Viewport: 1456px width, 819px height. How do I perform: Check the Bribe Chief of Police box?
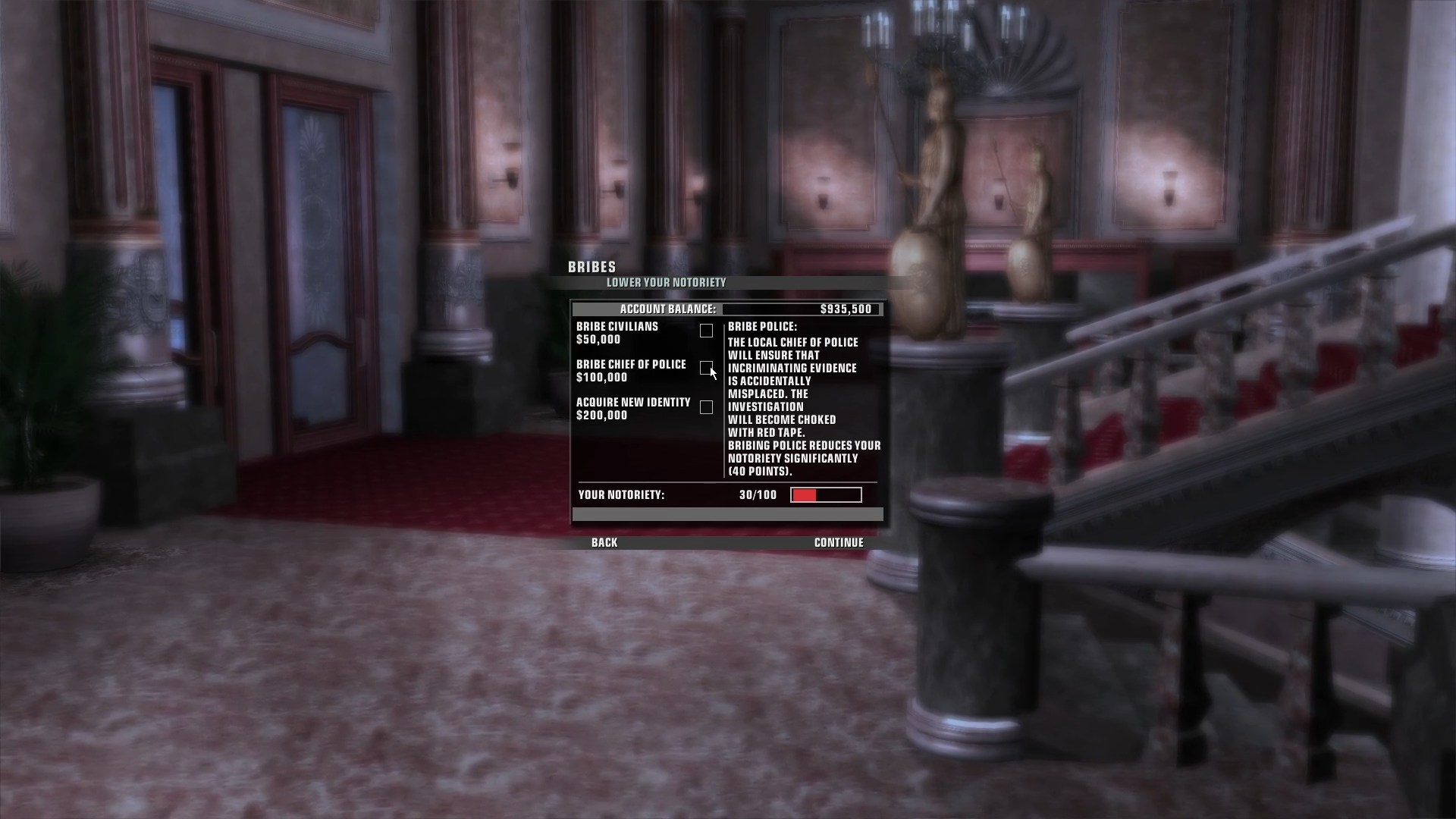[706, 368]
